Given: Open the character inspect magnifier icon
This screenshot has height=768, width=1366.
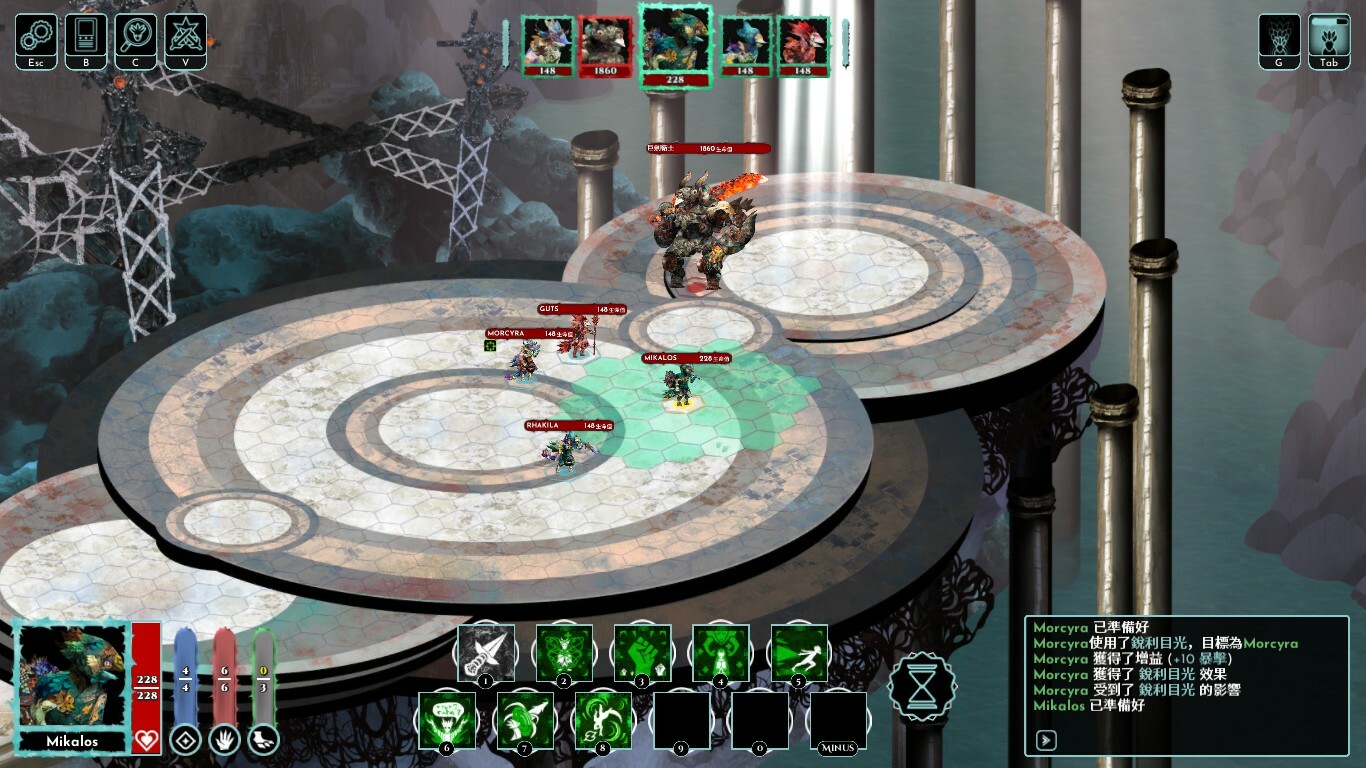Looking at the screenshot, I should click(136, 35).
